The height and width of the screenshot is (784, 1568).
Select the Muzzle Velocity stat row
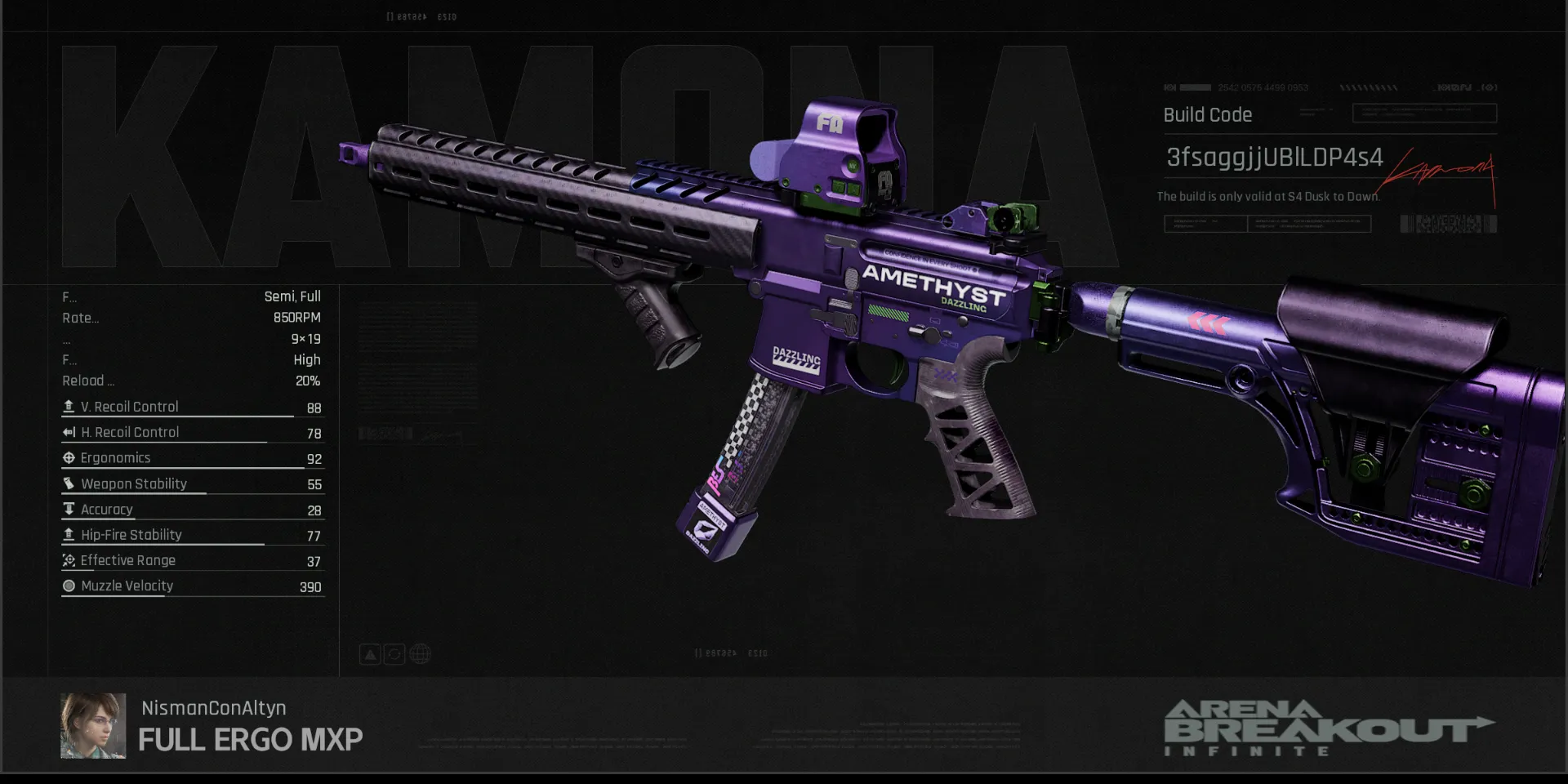[x=193, y=586]
